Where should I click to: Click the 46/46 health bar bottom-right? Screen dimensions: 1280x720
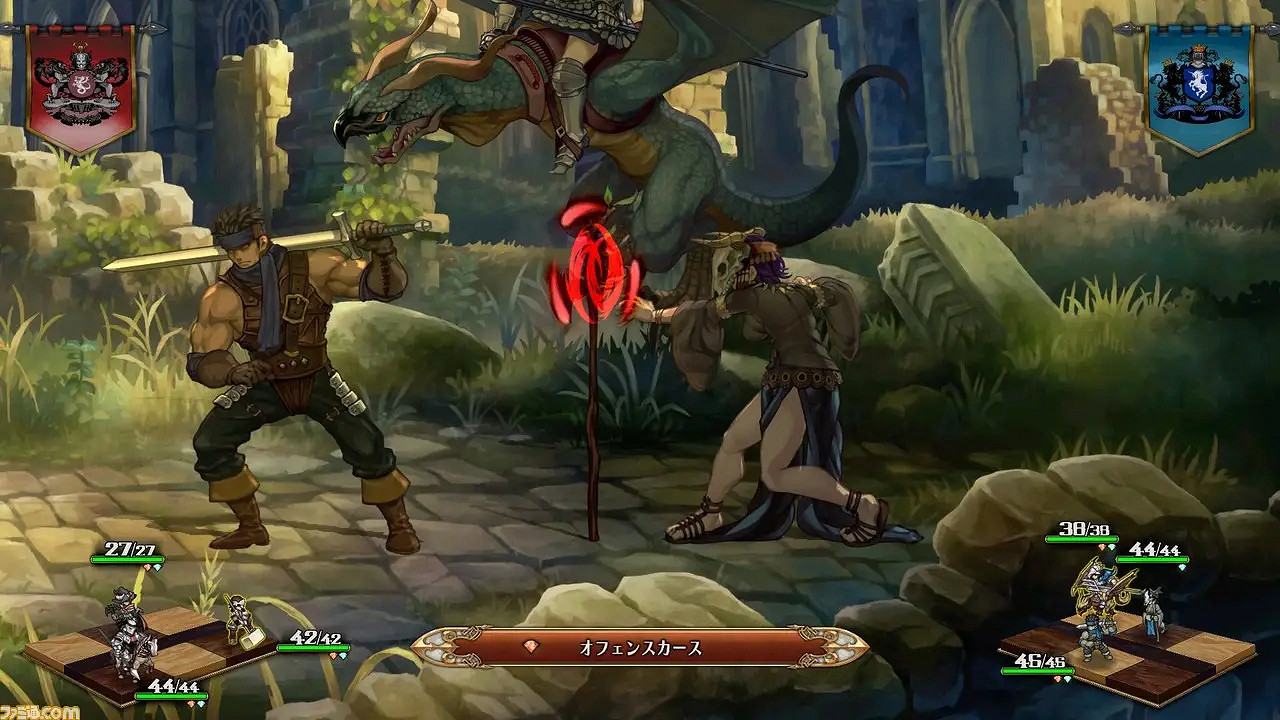pyautogui.click(x=1038, y=670)
